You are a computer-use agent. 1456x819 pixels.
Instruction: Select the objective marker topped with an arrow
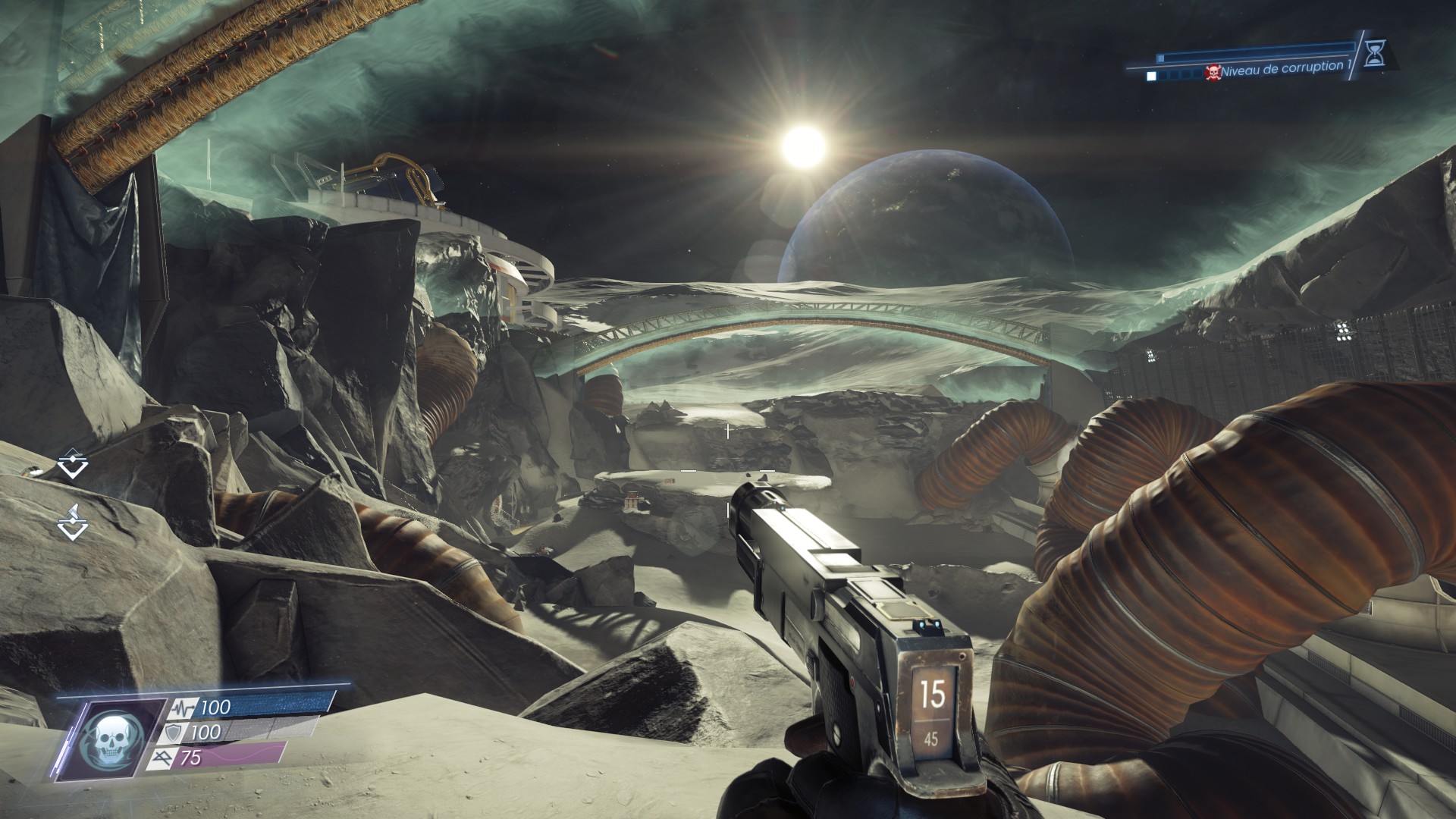coord(74,522)
